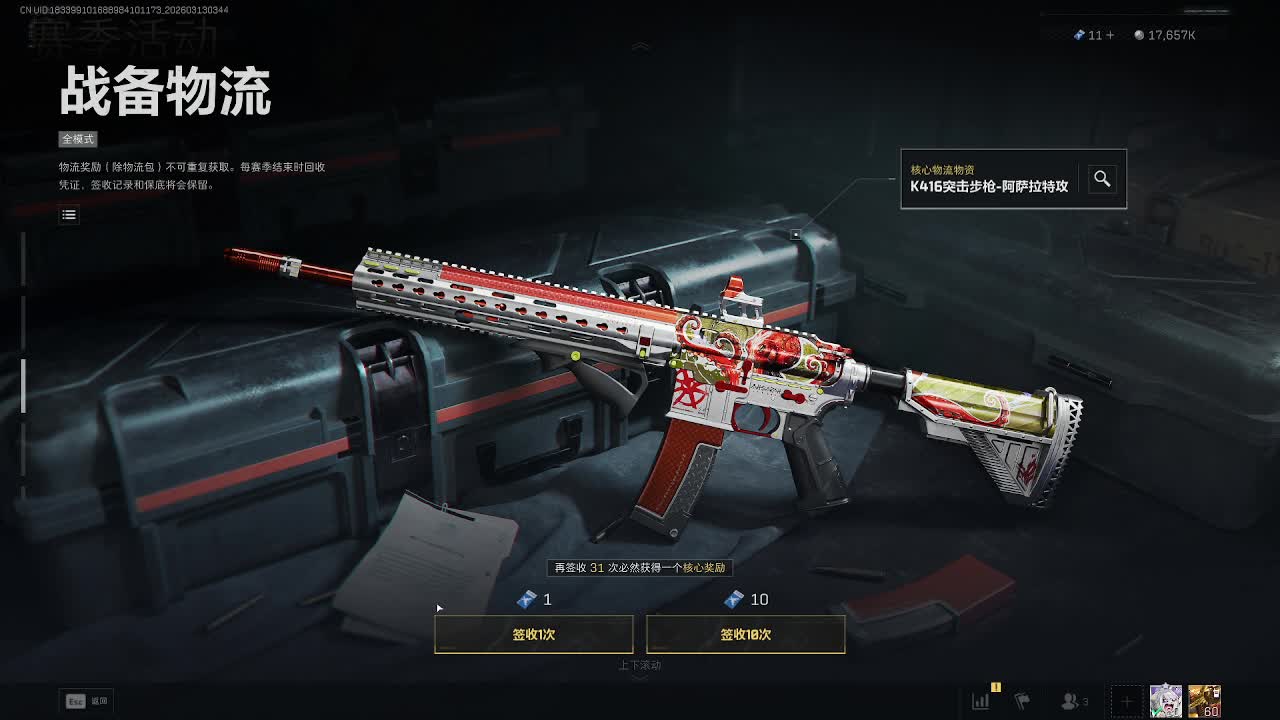Invite a teammate via the empty plus slot

pos(1126,701)
